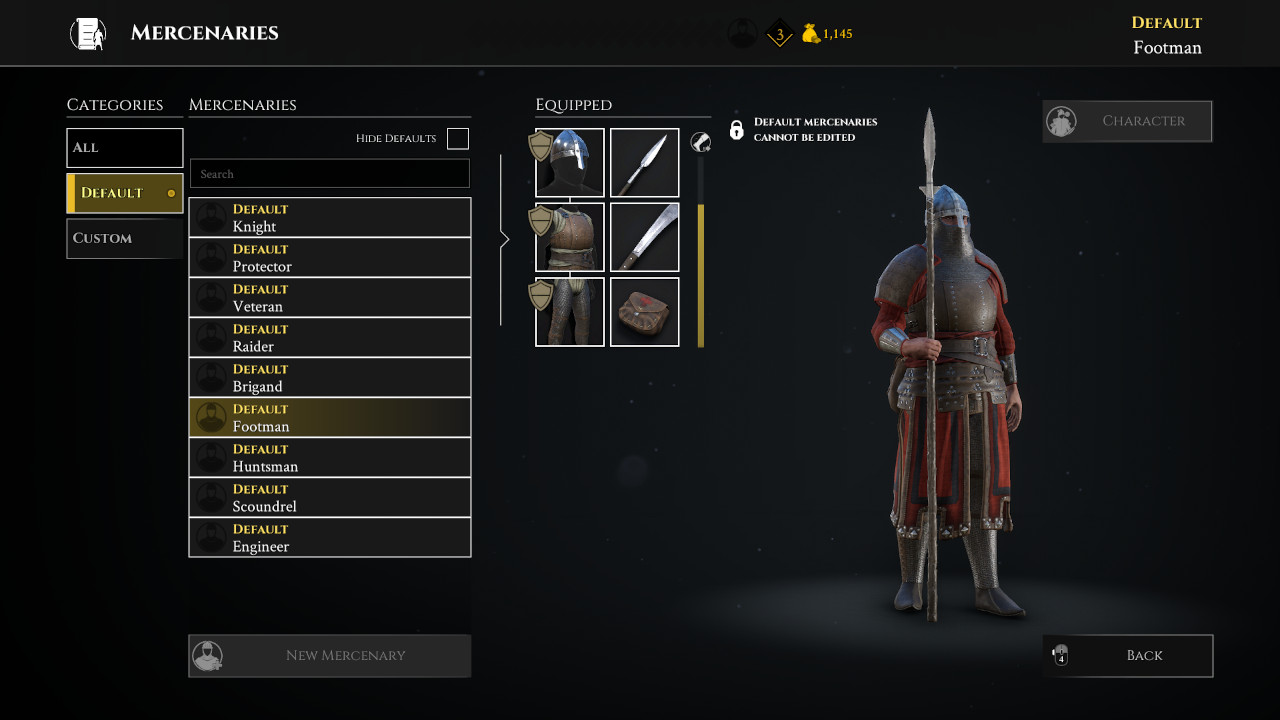
Task: Pick the Huntsman mercenary
Action: click(x=330, y=457)
